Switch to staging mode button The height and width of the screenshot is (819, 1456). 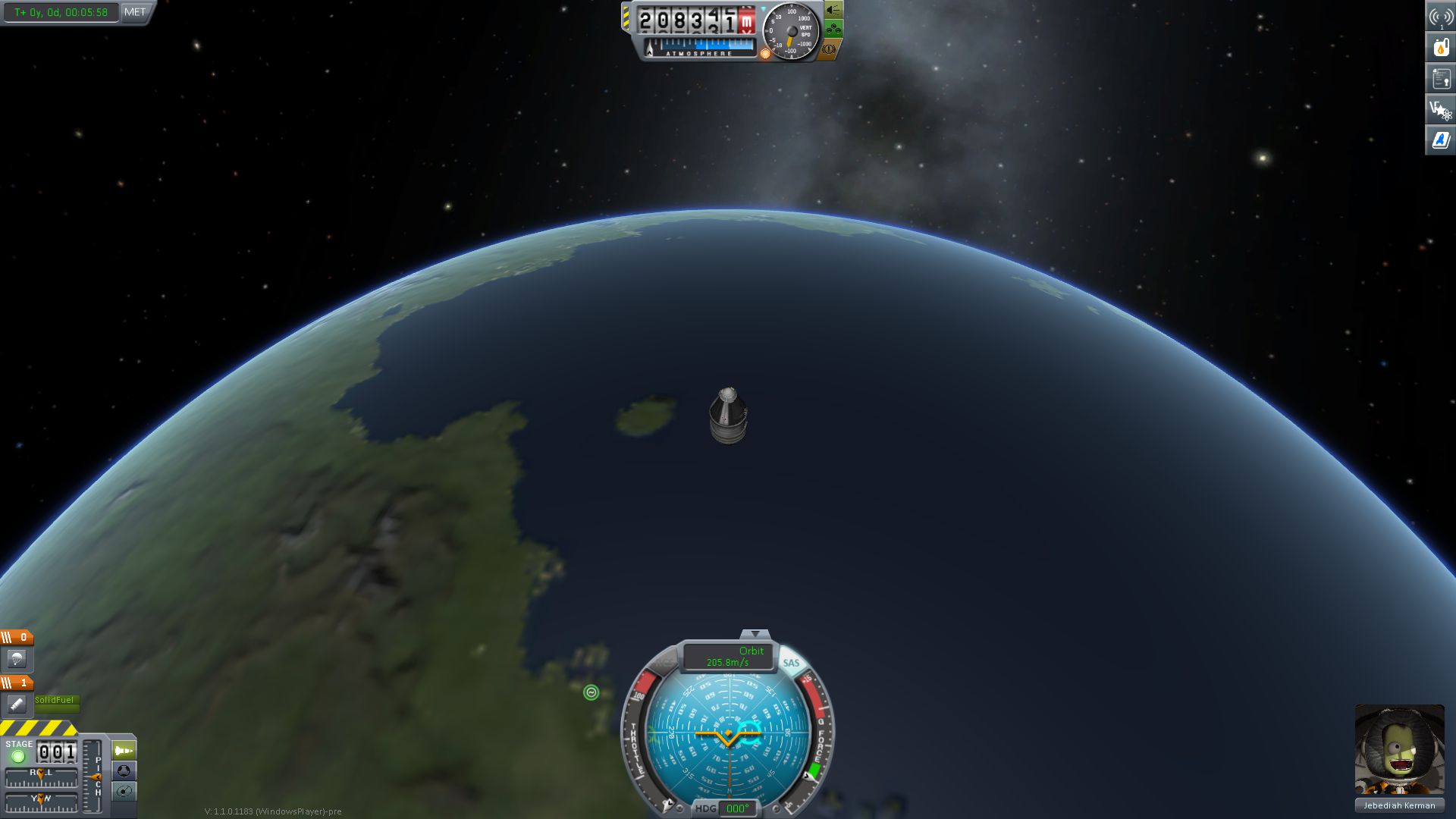[x=124, y=751]
